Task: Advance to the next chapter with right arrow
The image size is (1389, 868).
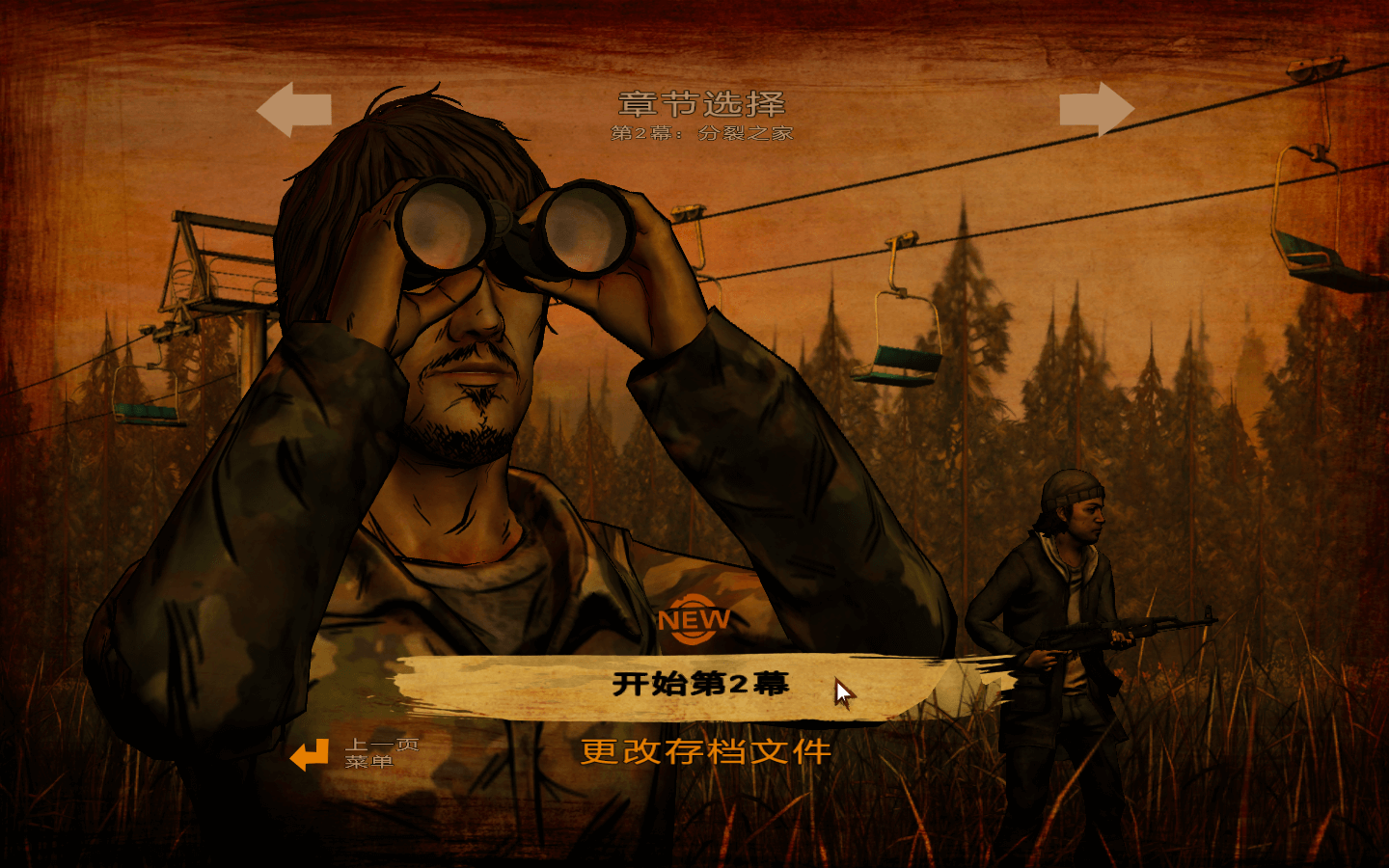Action: coord(1096,109)
